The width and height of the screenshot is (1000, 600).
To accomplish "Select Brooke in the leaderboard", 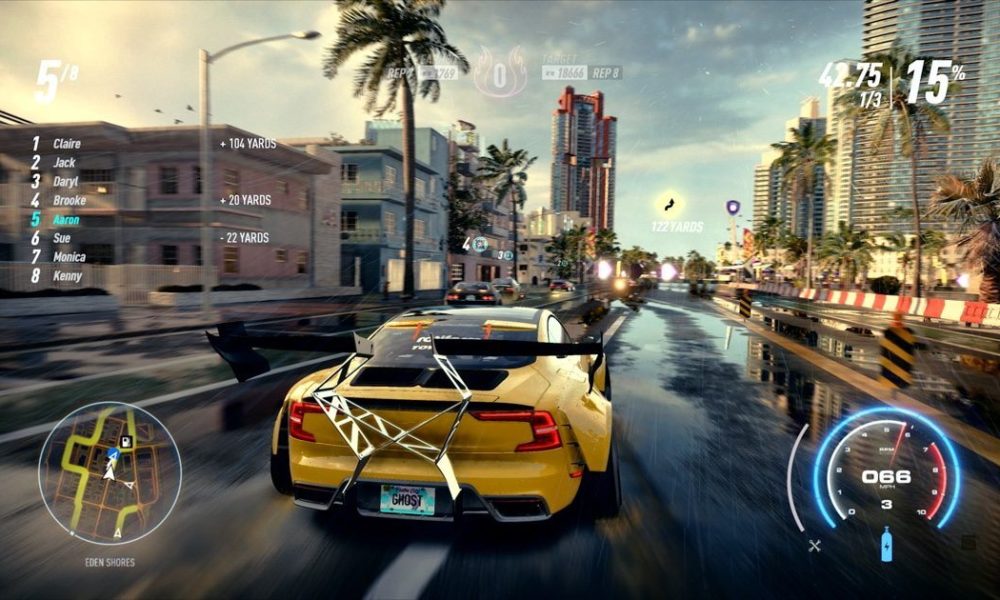I will [x=70, y=200].
